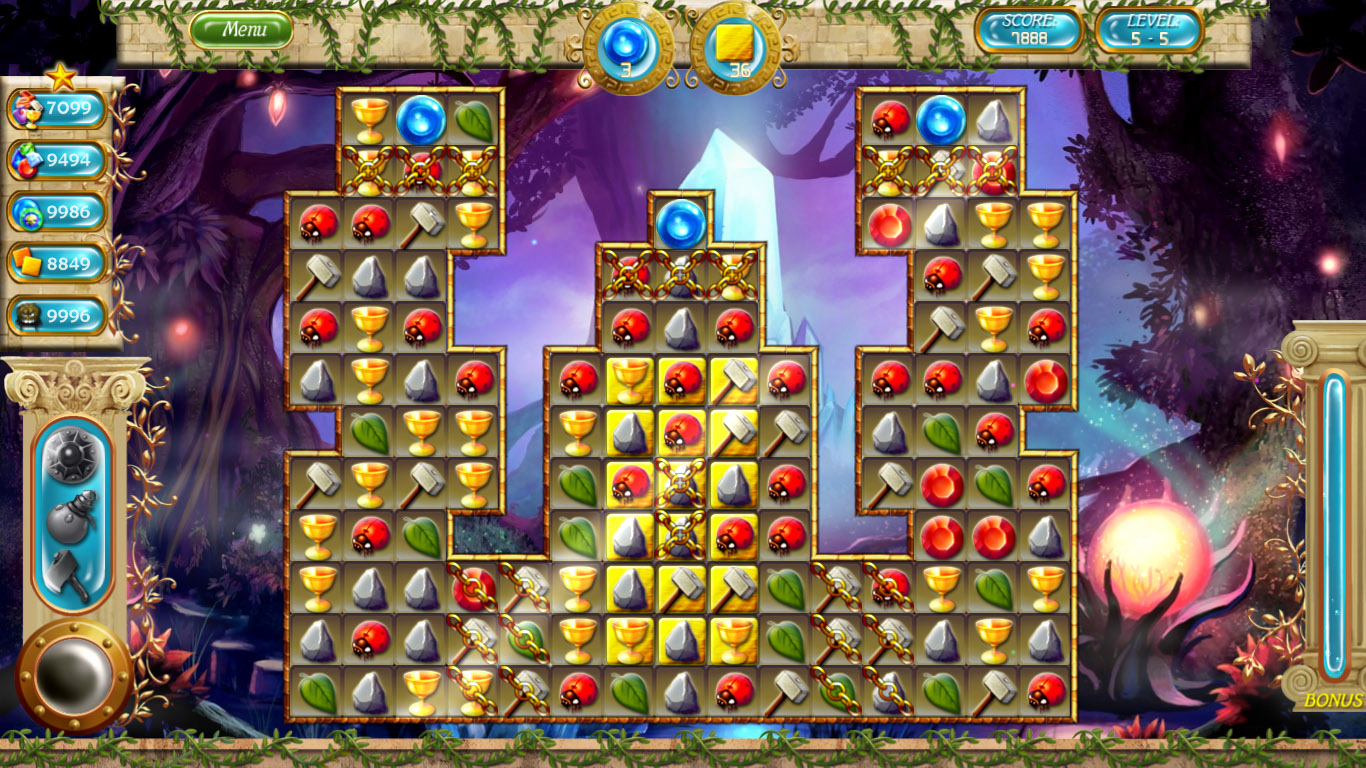Viewport: 1366px width, 768px height.
Task: Click the Score display showing 7888
Action: click(x=1030, y=31)
